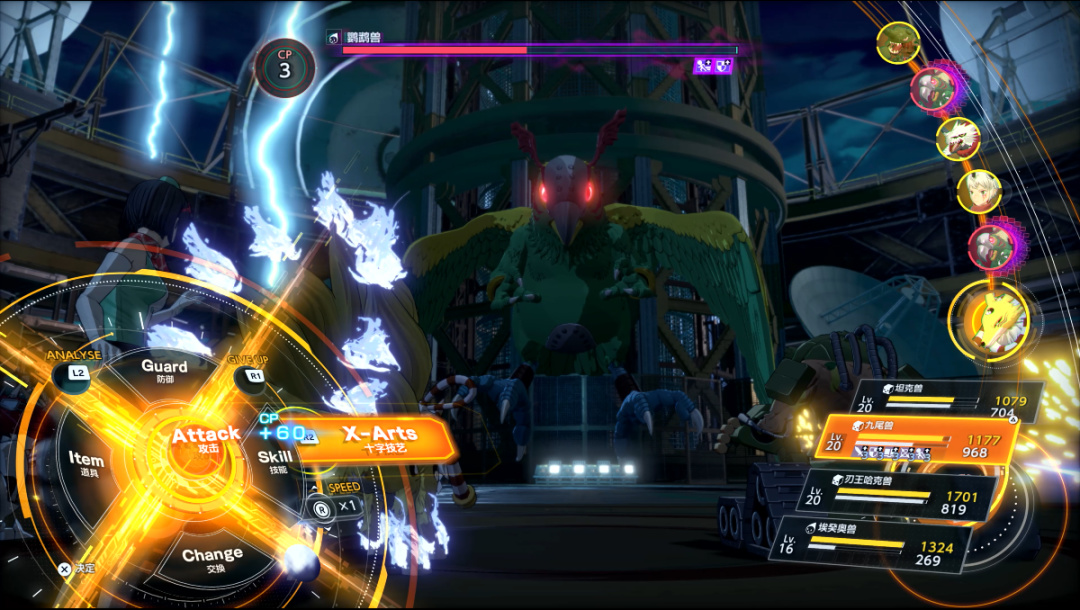
Task: Choose the Change command
Action: (212, 556)
